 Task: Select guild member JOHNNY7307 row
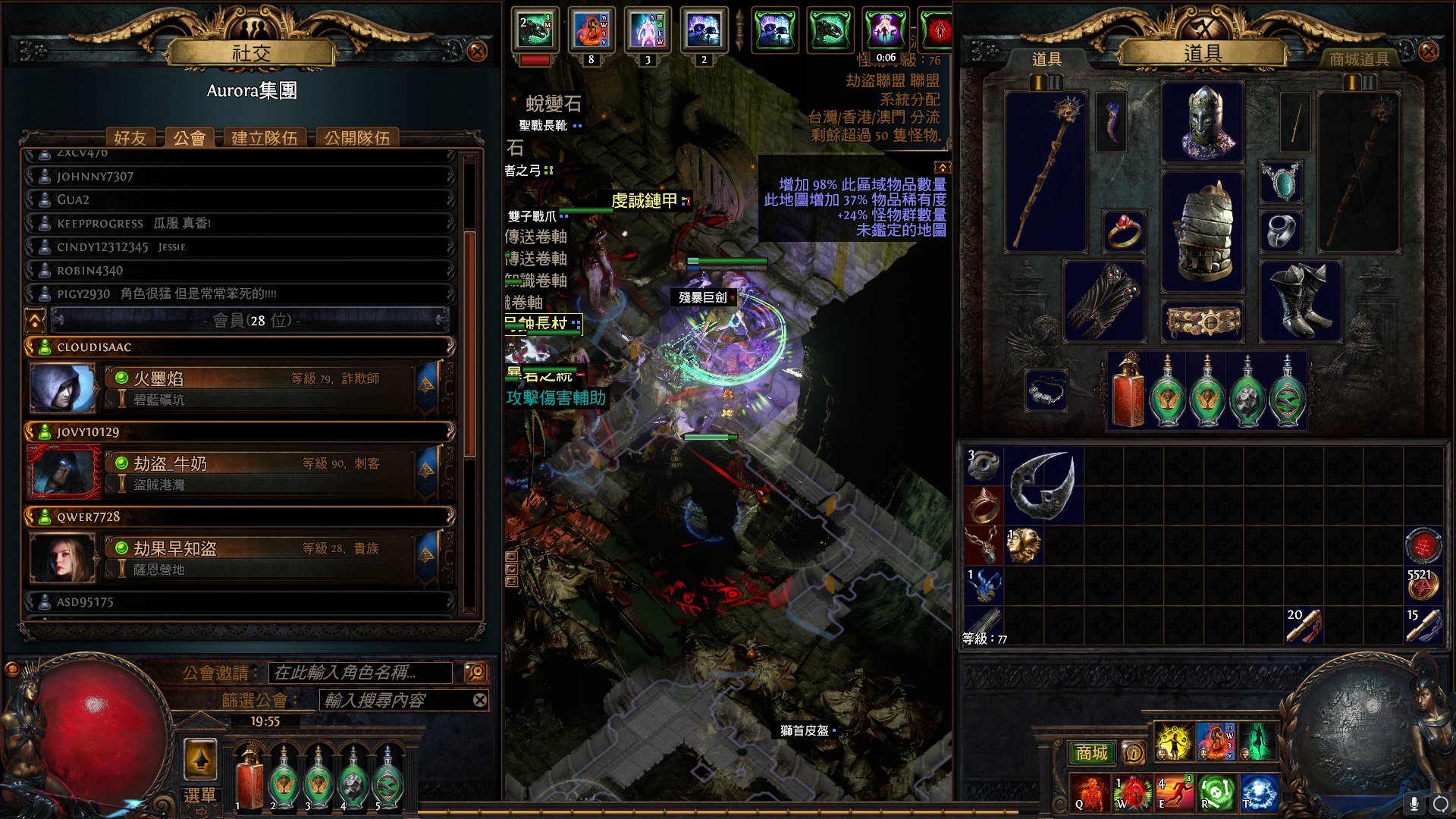pyautogui.click(x=239, y=177)
